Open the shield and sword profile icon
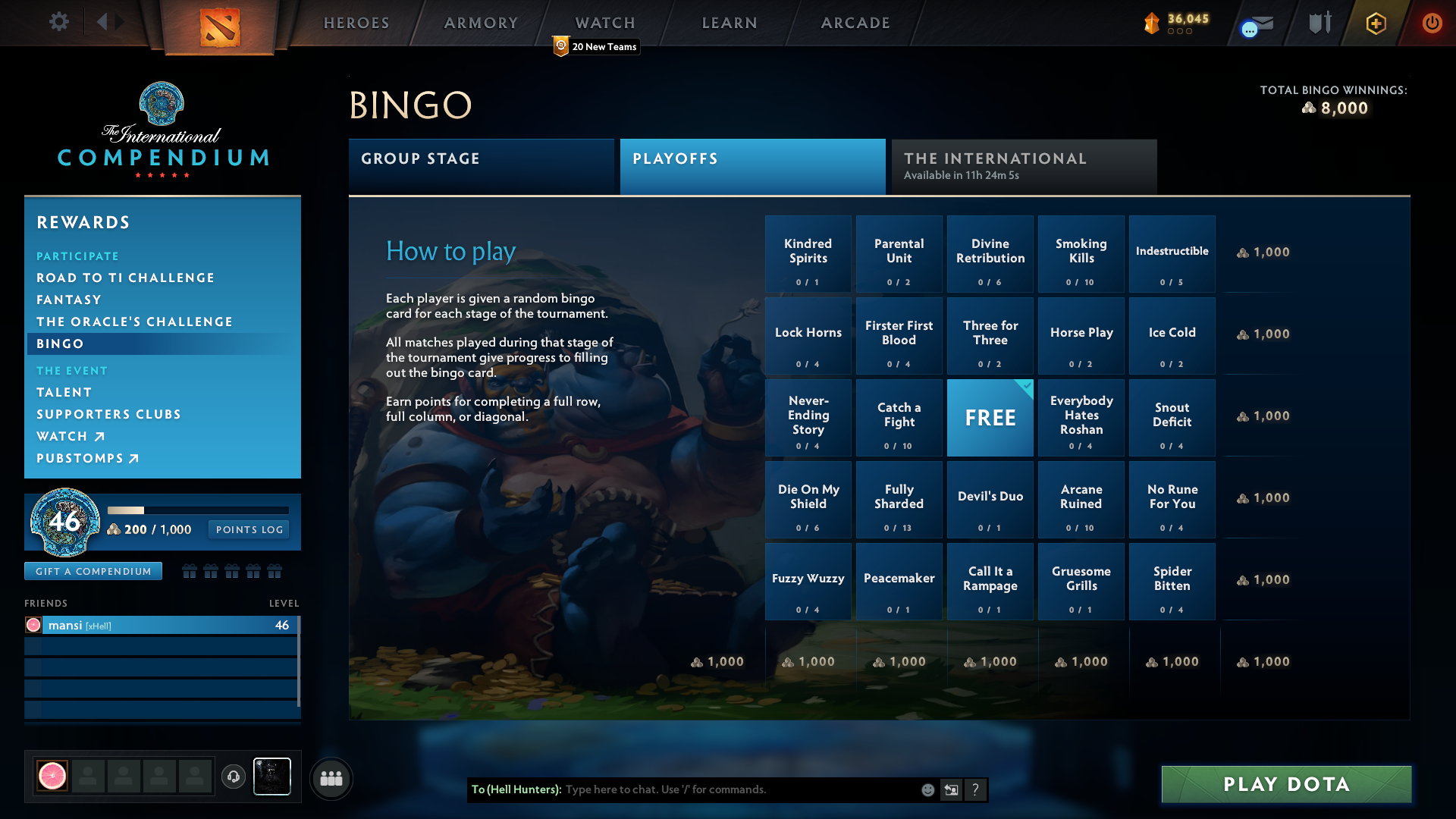Screen dimensions: 1456x819 pos(1319,23)
